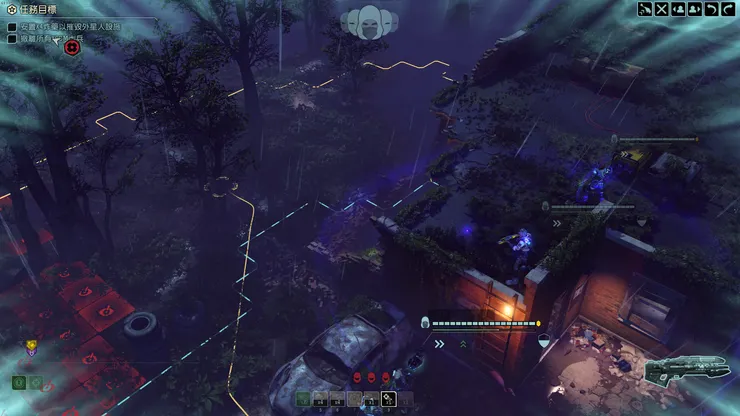Select the green ability slot on the action bar
Viewport: 740px width, 416px height.
303,399
